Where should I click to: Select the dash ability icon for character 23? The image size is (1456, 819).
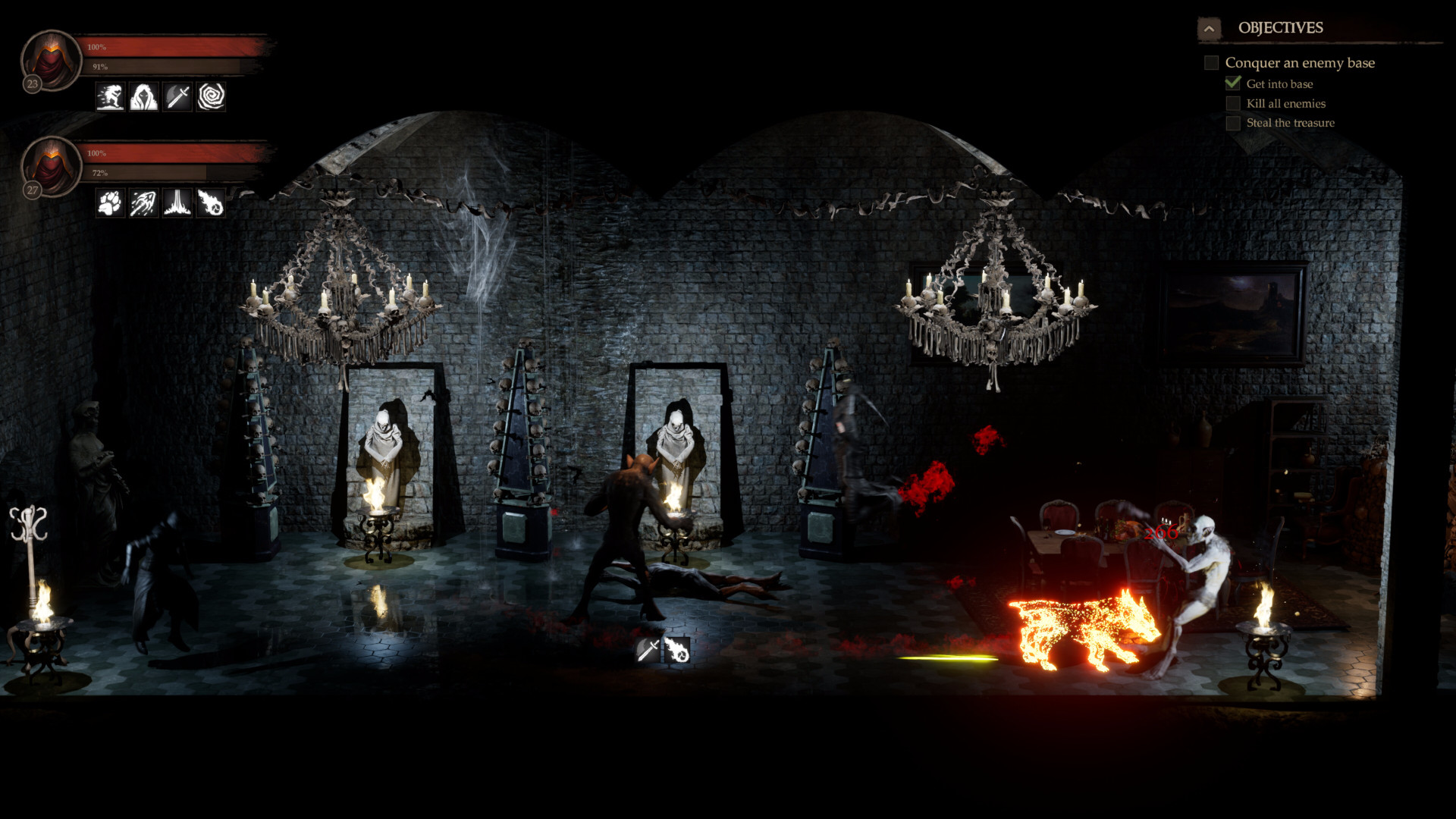coord(110,97)
